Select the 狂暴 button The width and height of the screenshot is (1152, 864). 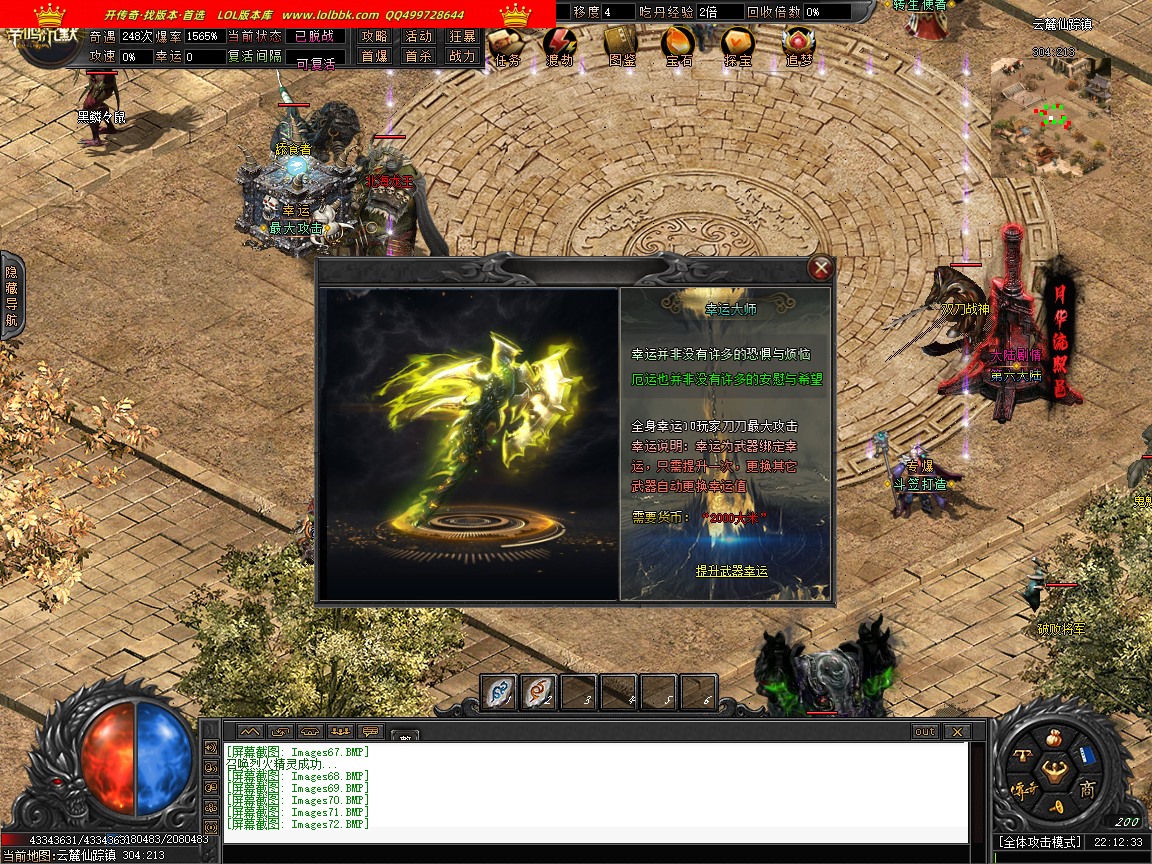coord(462,36)
